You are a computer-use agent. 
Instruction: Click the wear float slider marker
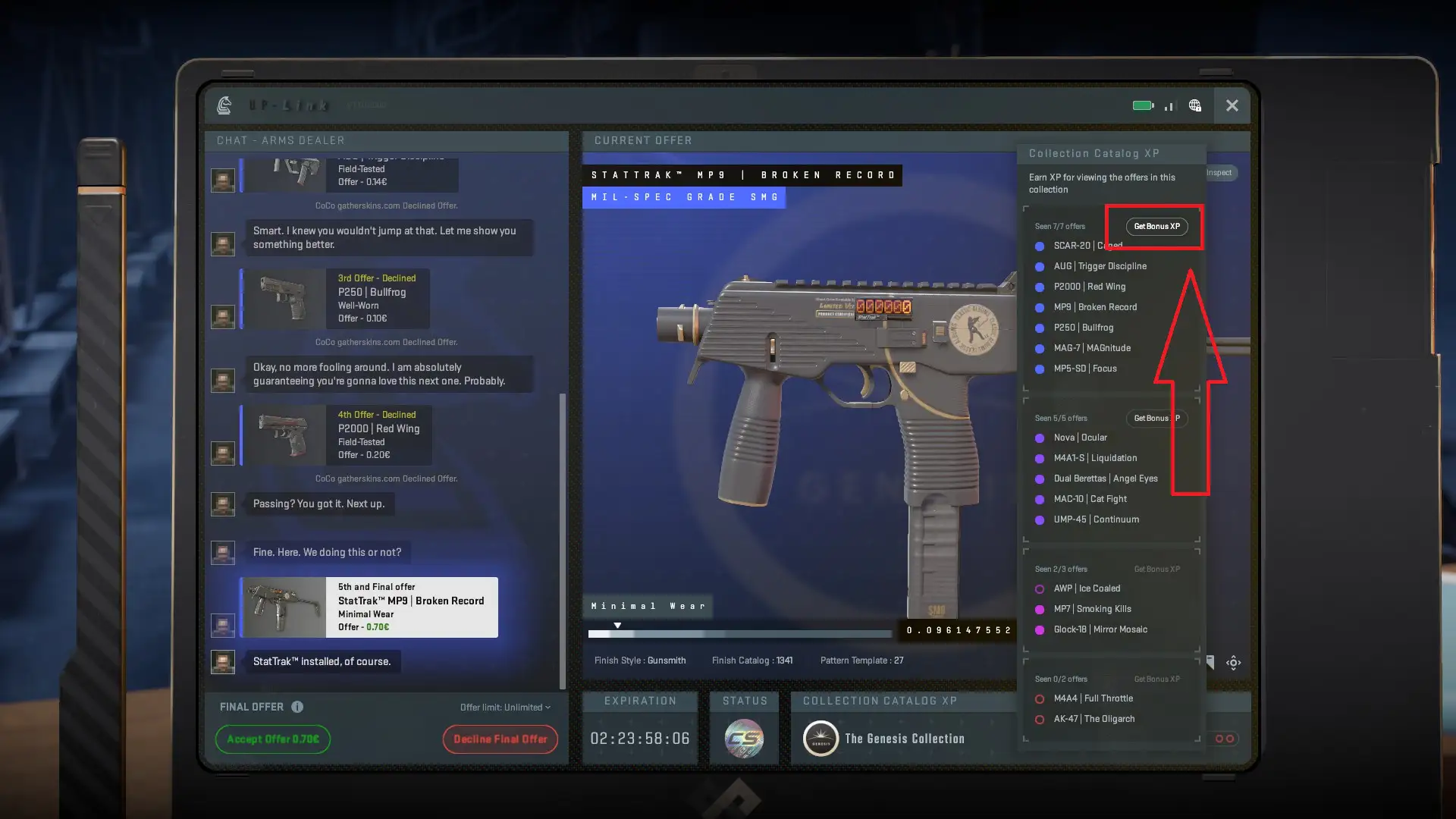click(618, 624)
